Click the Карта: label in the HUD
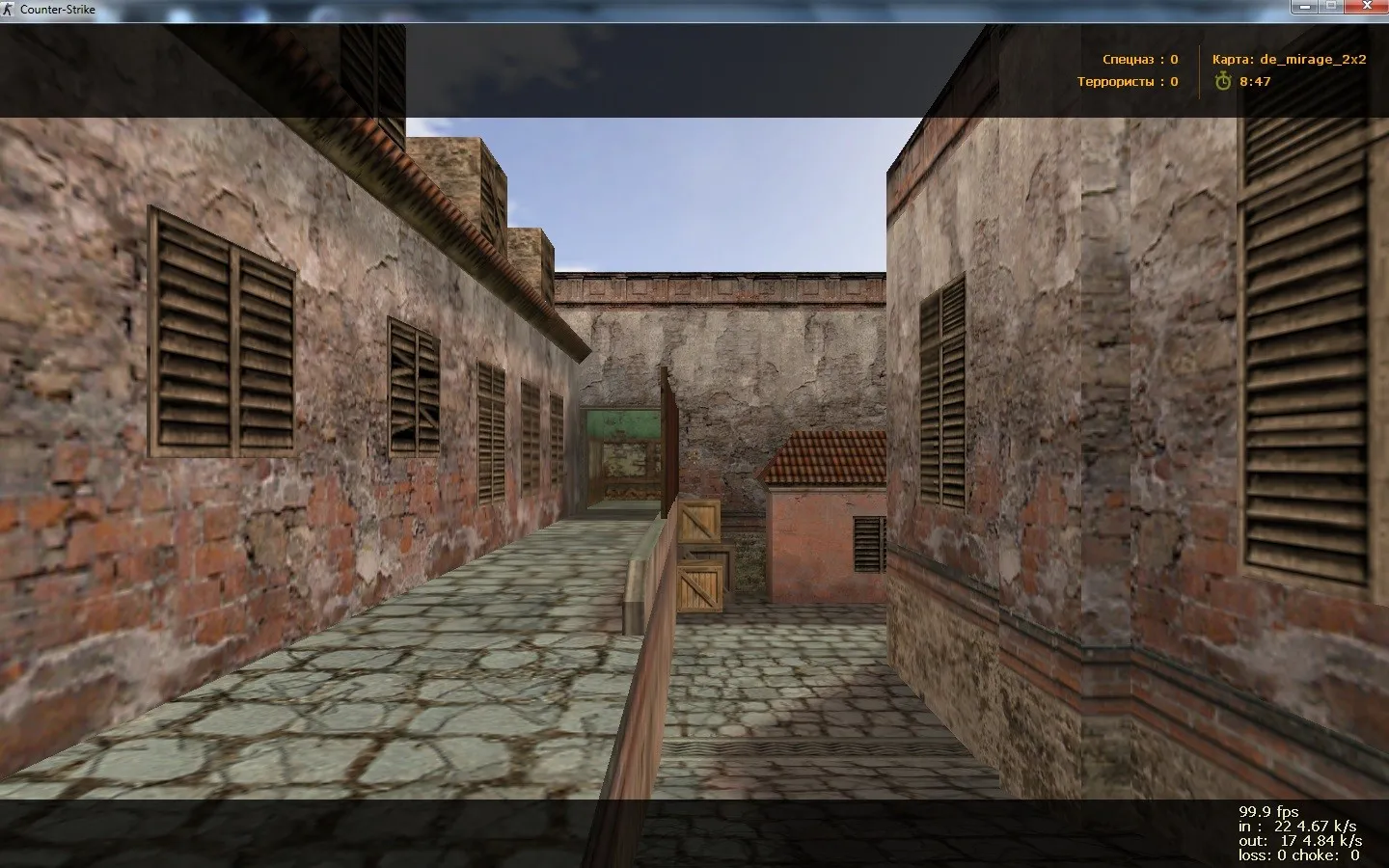 [x=1234, y=59]
